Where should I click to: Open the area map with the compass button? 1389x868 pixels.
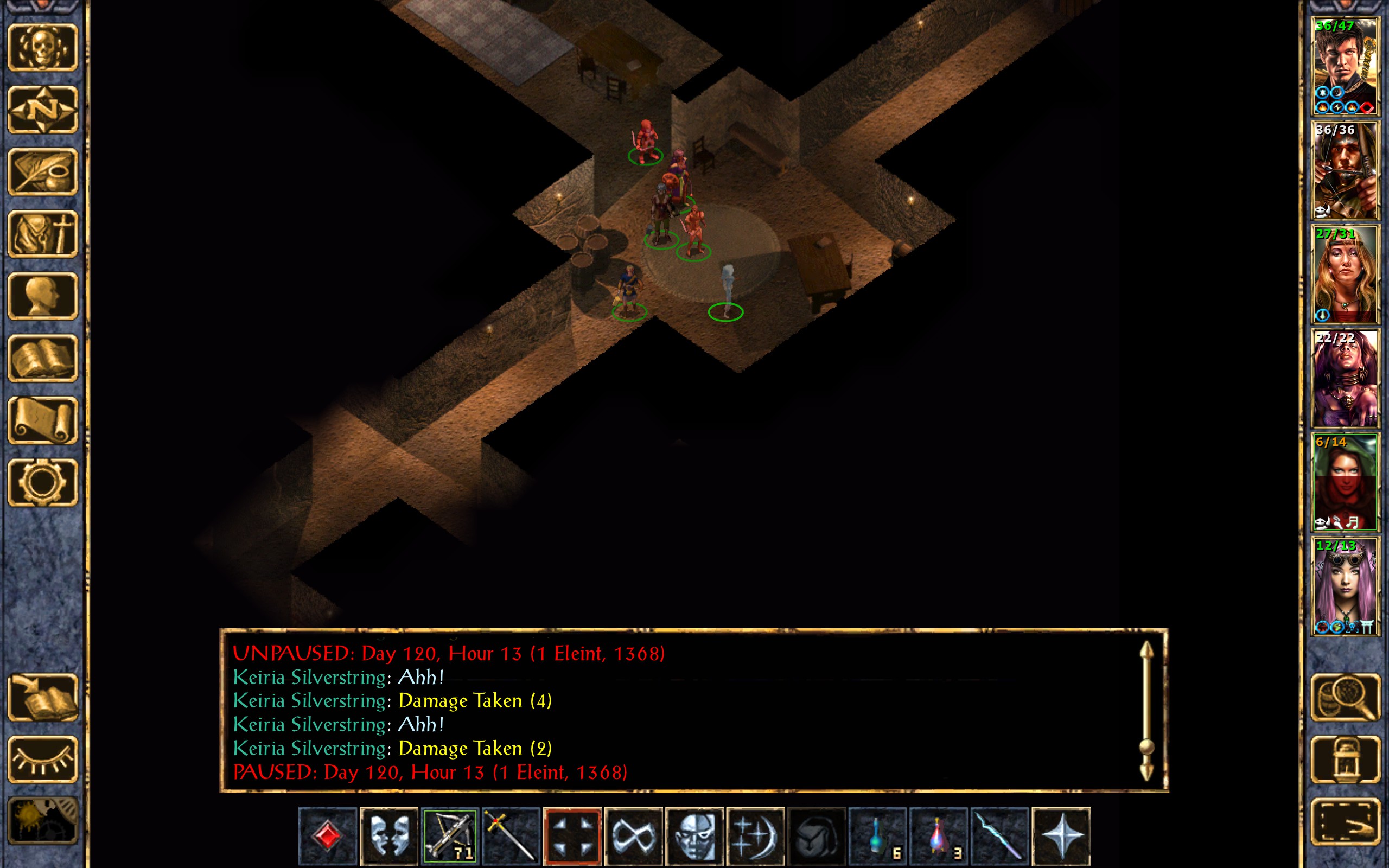(43, 110)
